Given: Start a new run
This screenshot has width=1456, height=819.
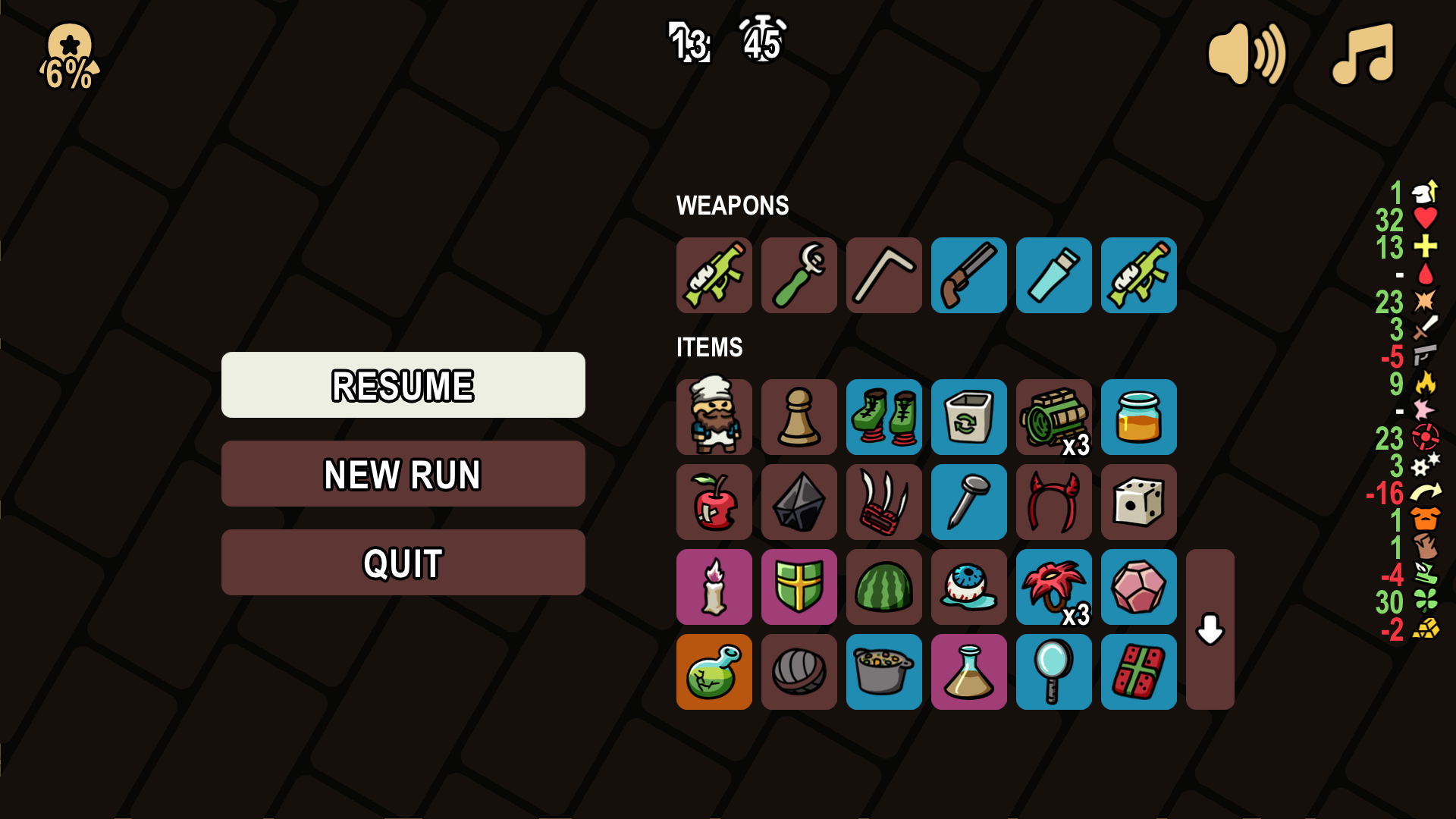Looking at the screenshot, I should click(x=403, y=474).
